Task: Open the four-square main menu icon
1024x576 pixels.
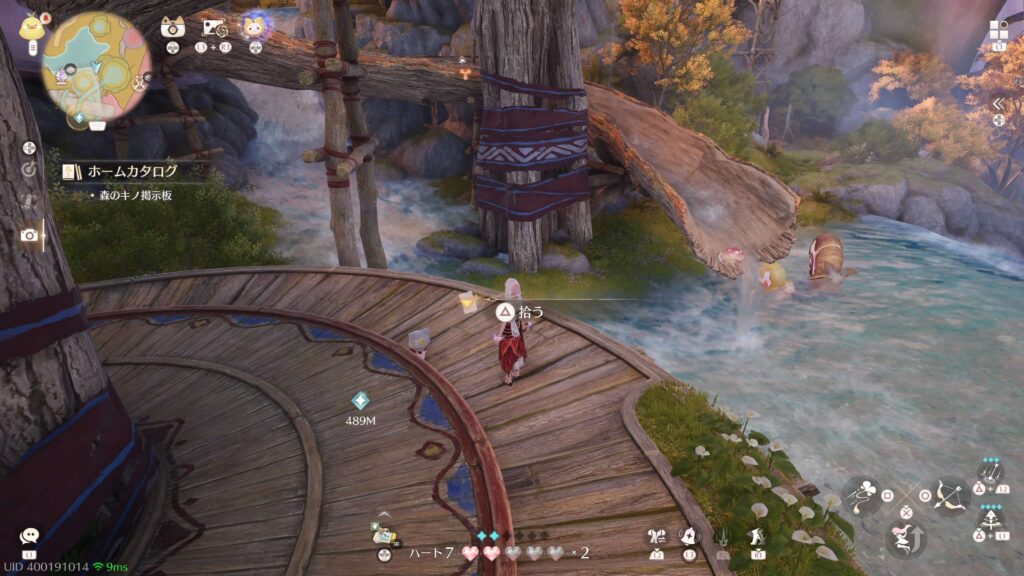Action: pos(999,30)
